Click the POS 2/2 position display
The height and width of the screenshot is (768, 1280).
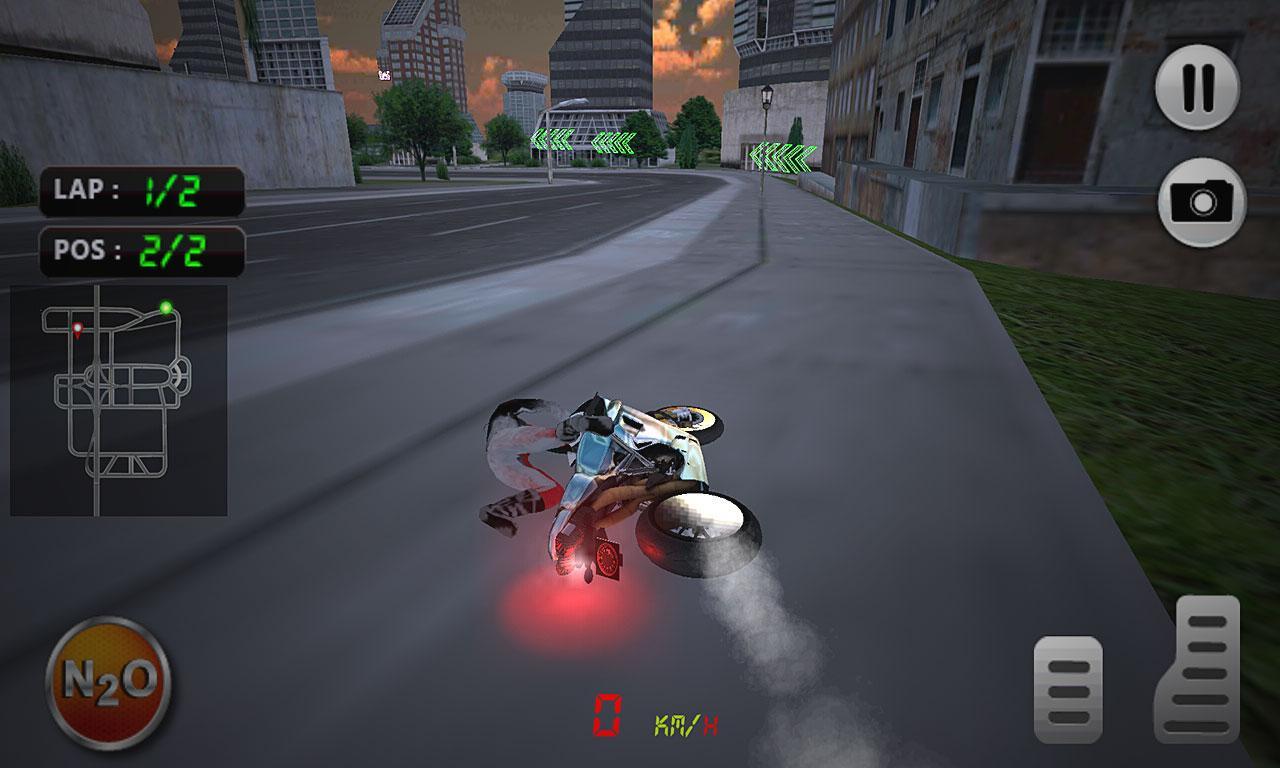pyautogui.click(x=140, y=250)
